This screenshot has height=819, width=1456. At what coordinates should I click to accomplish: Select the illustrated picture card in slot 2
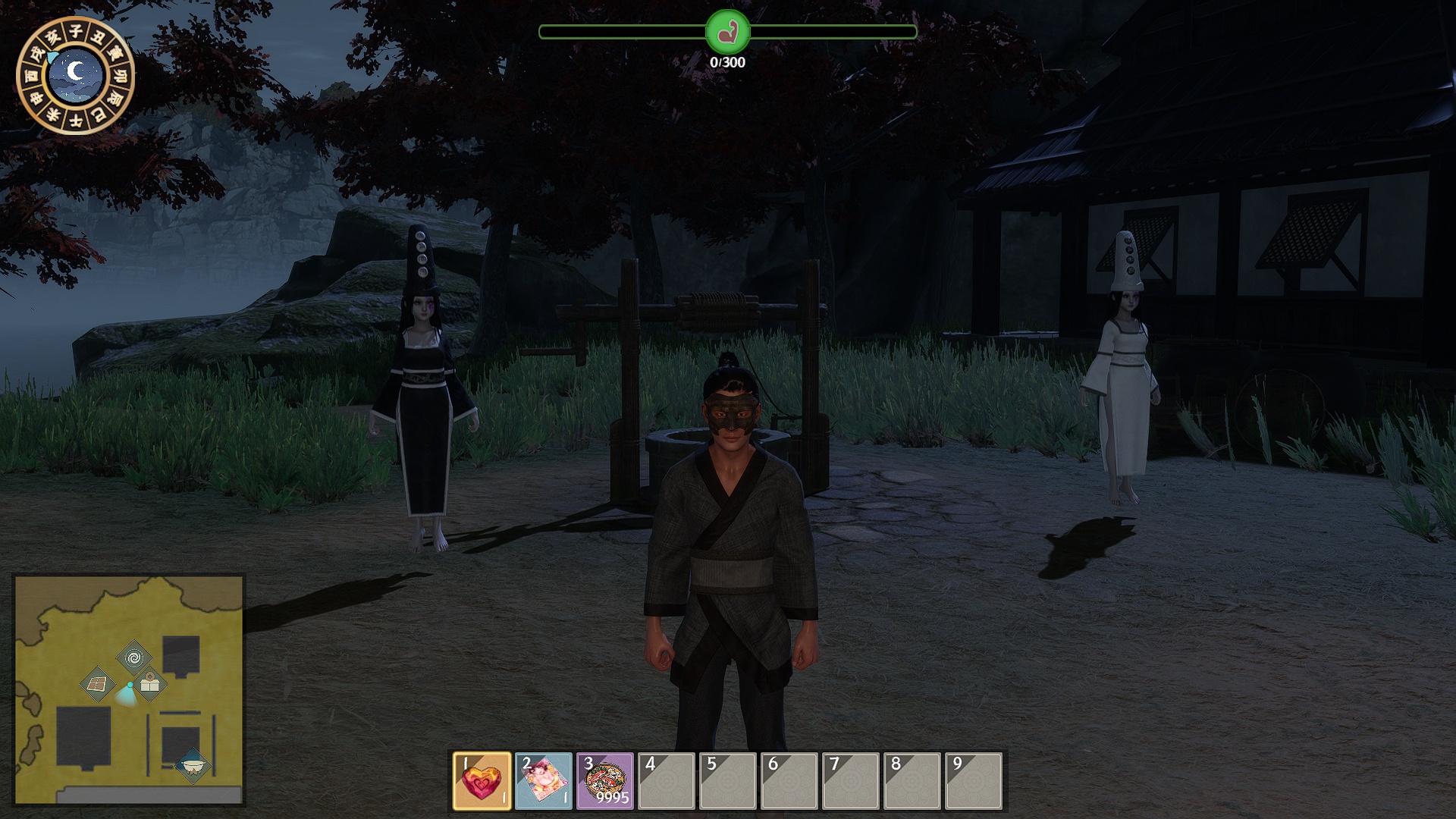[544, 780]
